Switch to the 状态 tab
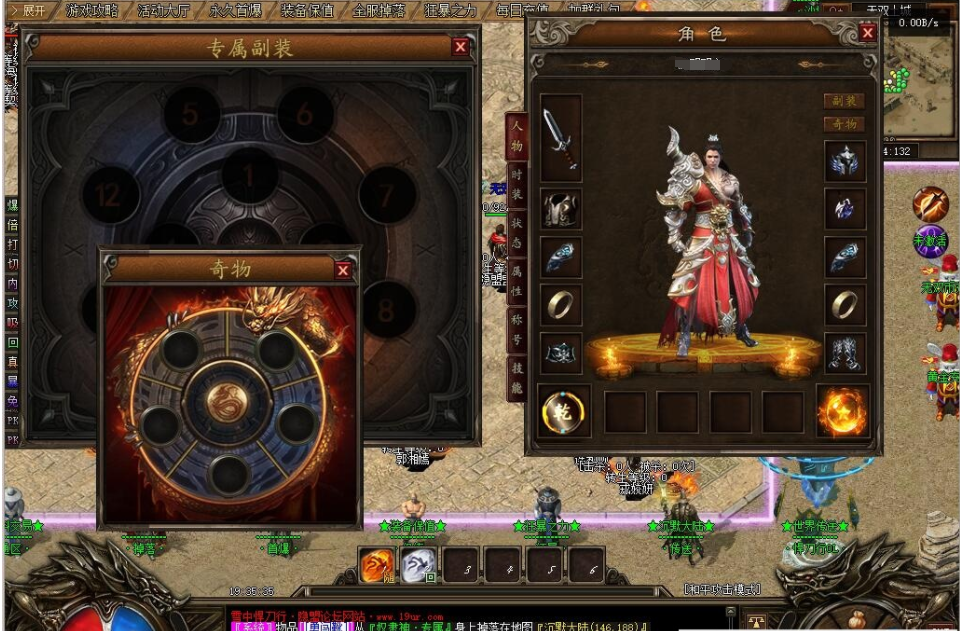This screenshot has height=631, width=960. tap(516, 231)
